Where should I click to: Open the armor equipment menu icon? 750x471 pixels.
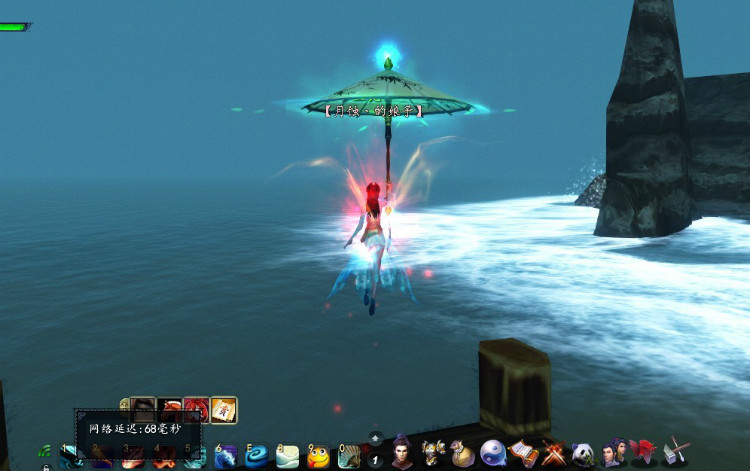(433, 454)
